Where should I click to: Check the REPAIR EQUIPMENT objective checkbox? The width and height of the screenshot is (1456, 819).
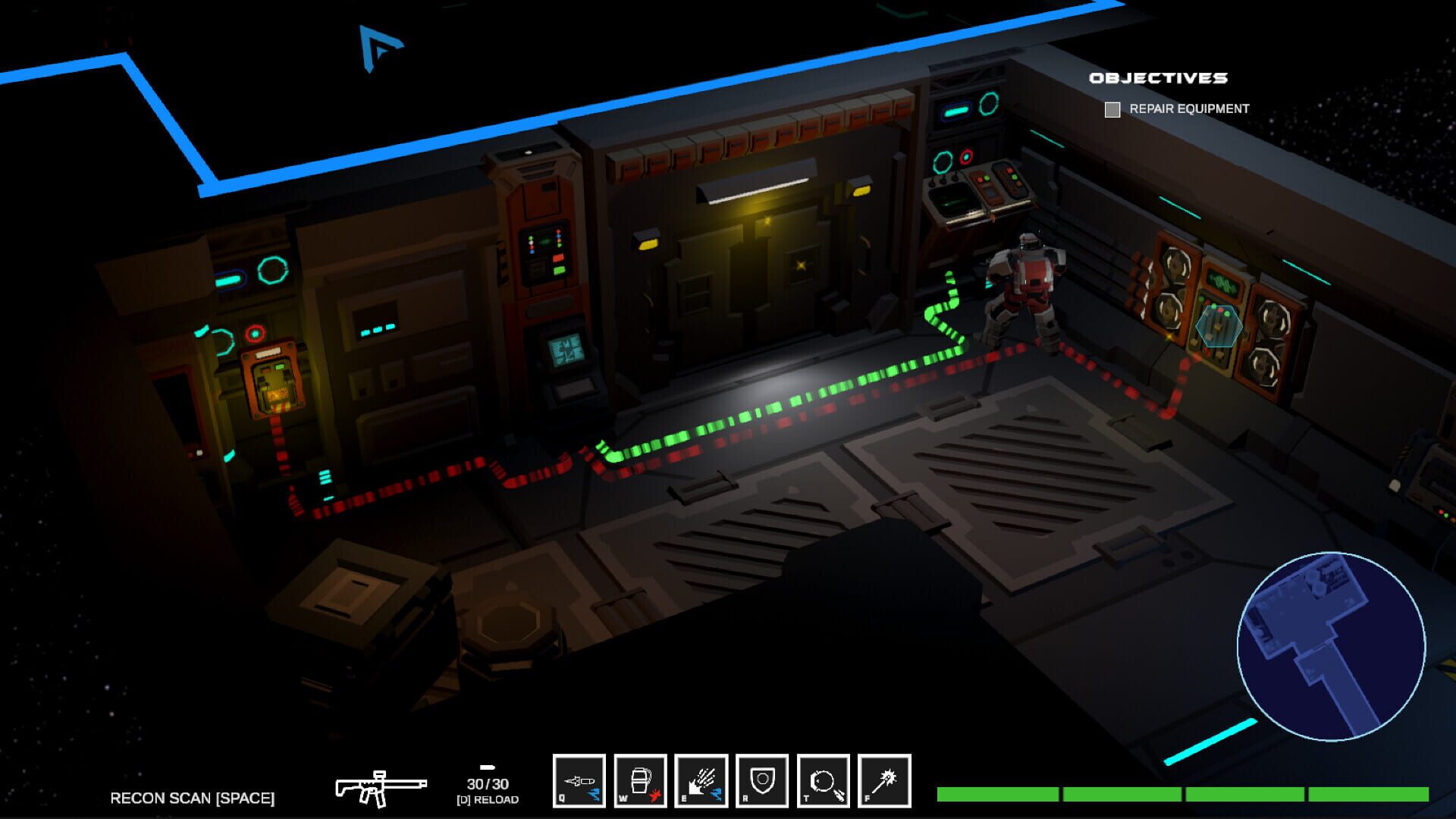pos(1112,109)
